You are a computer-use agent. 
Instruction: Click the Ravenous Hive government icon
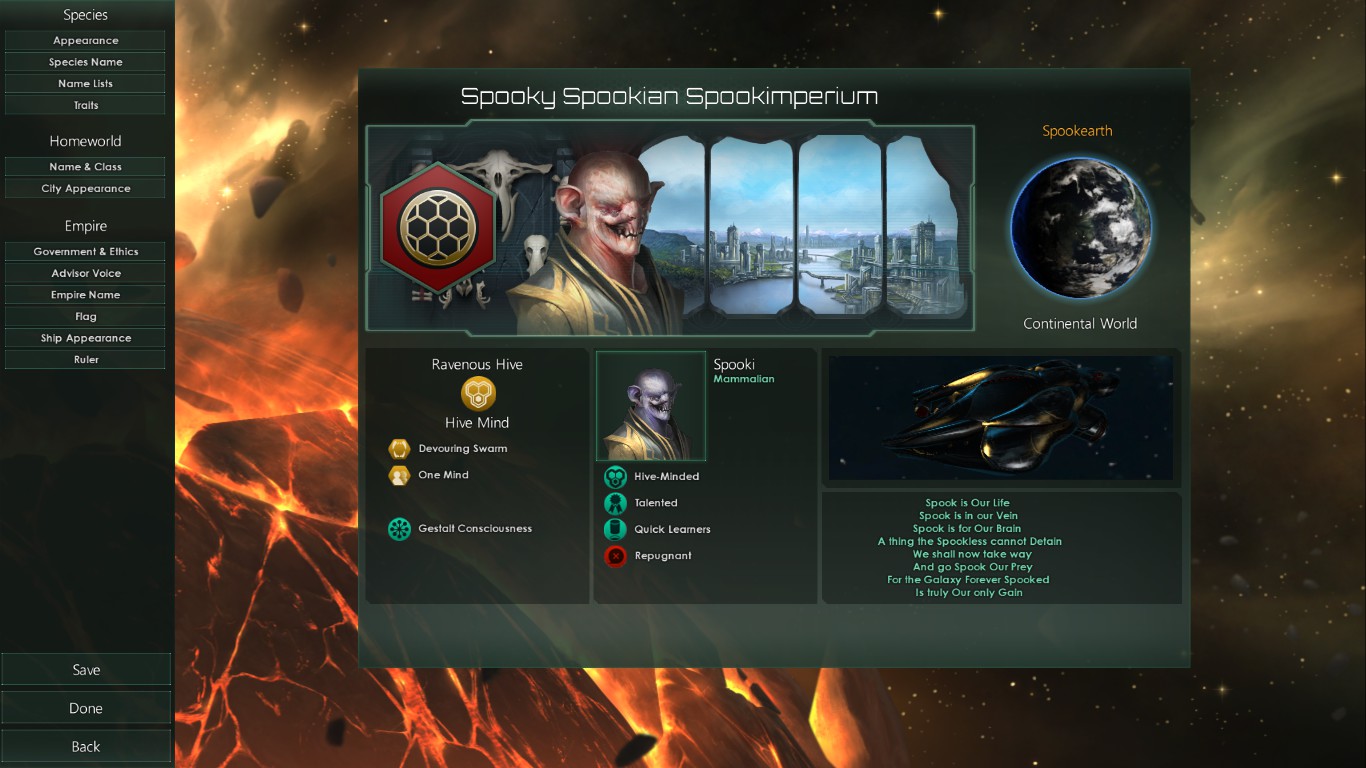click(x=476, y=394)
